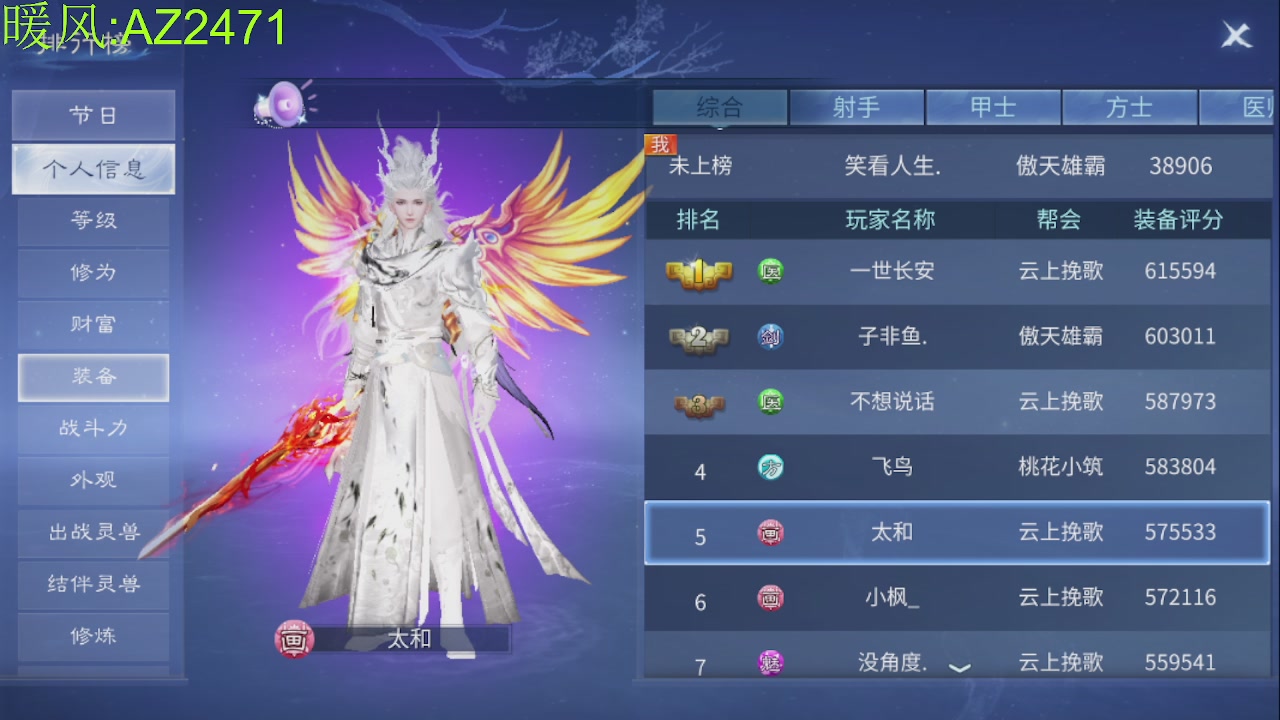Click the green 医 class icon beside 一世长安

pos(770,271)
